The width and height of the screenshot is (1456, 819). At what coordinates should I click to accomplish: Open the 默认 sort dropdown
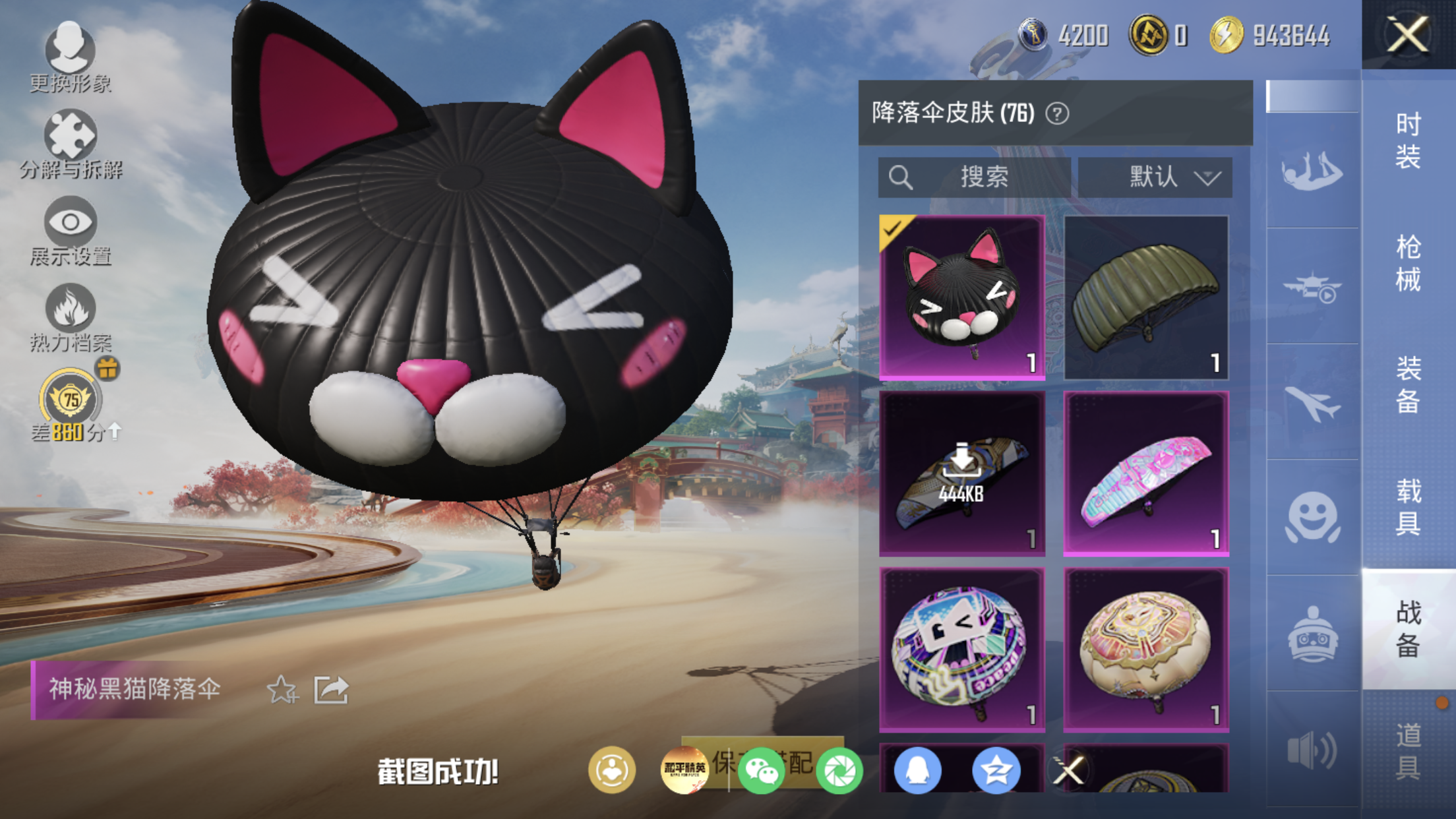click(x=1155, y=177)
